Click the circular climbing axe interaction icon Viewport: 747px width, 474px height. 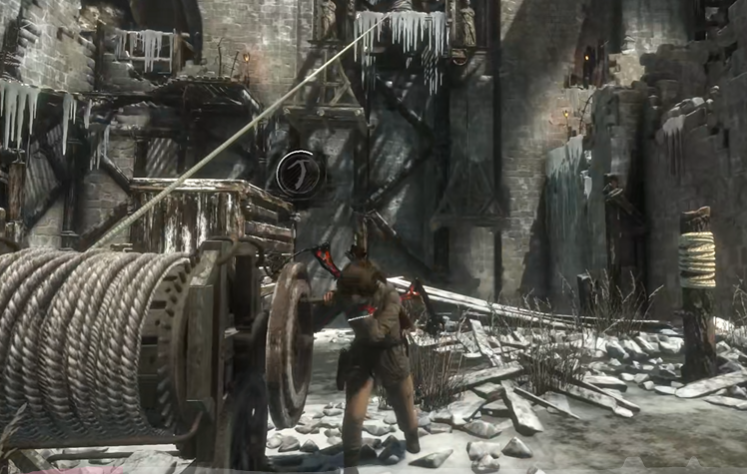[298, 175]
